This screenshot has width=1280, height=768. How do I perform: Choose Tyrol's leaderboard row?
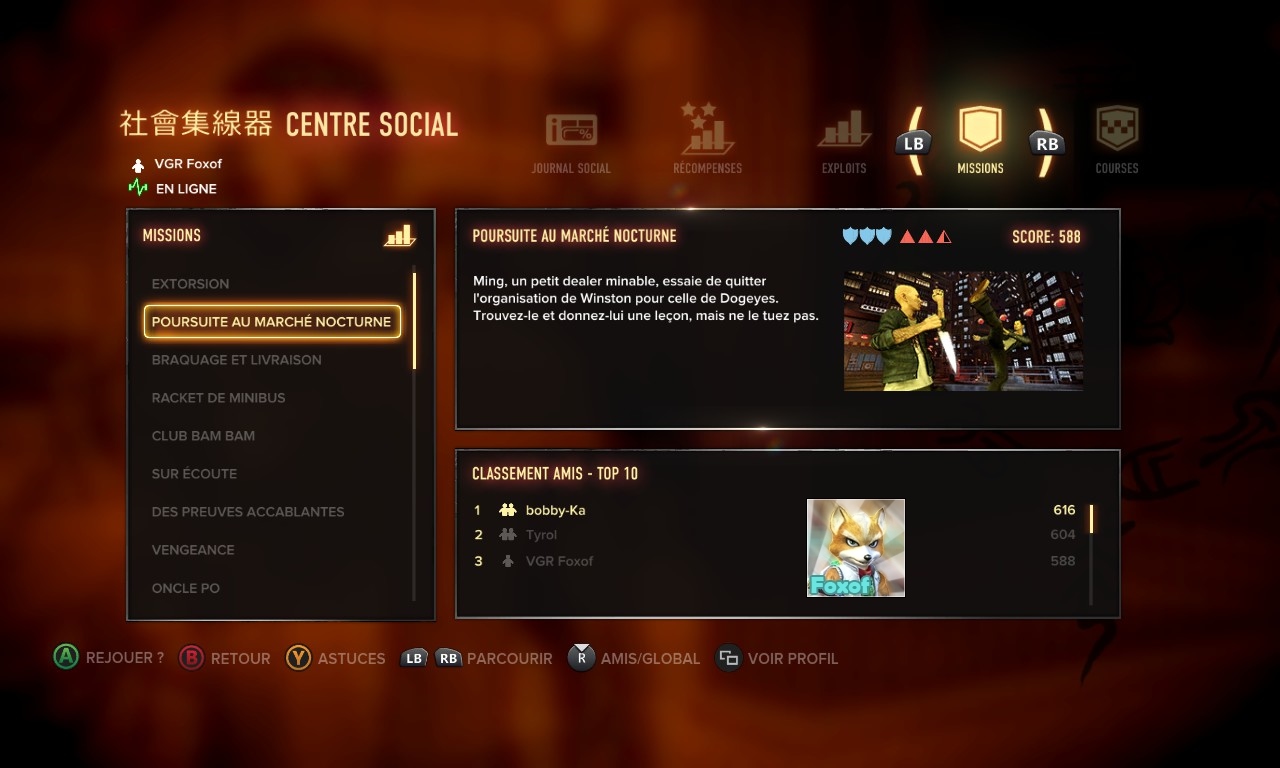(x=541, y=535)
